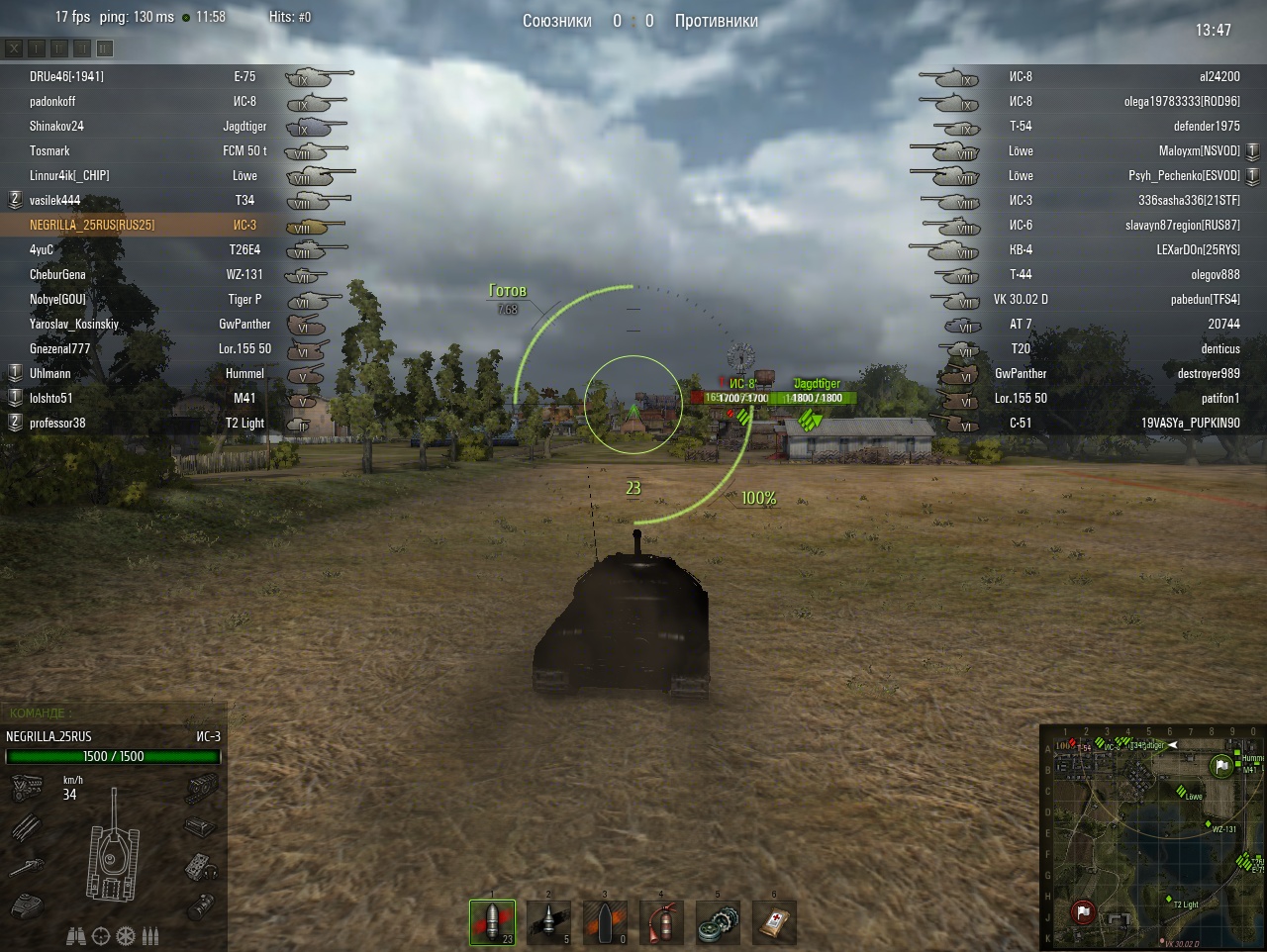
Task: Select ally padonkoff in the team list
Action: (52, 101)
